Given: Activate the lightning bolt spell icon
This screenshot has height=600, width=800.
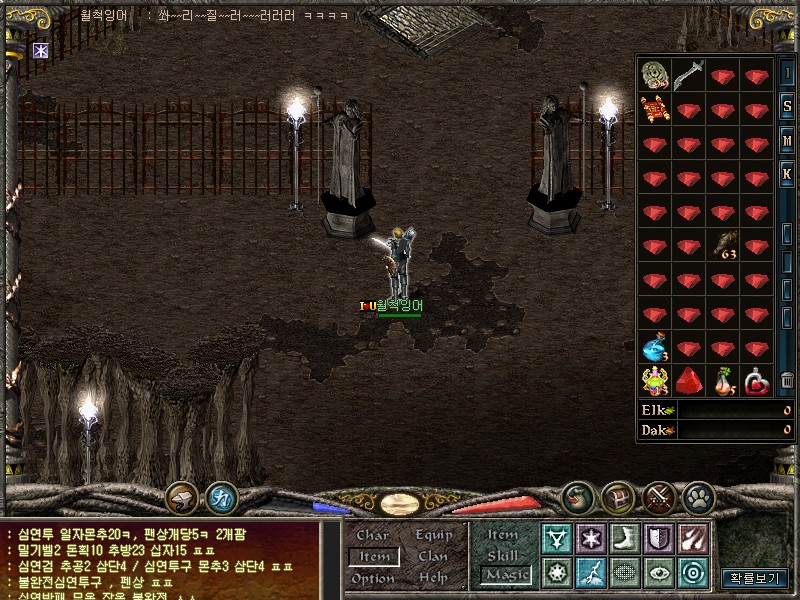Looking at the screenshot, I should coord(589,573).
